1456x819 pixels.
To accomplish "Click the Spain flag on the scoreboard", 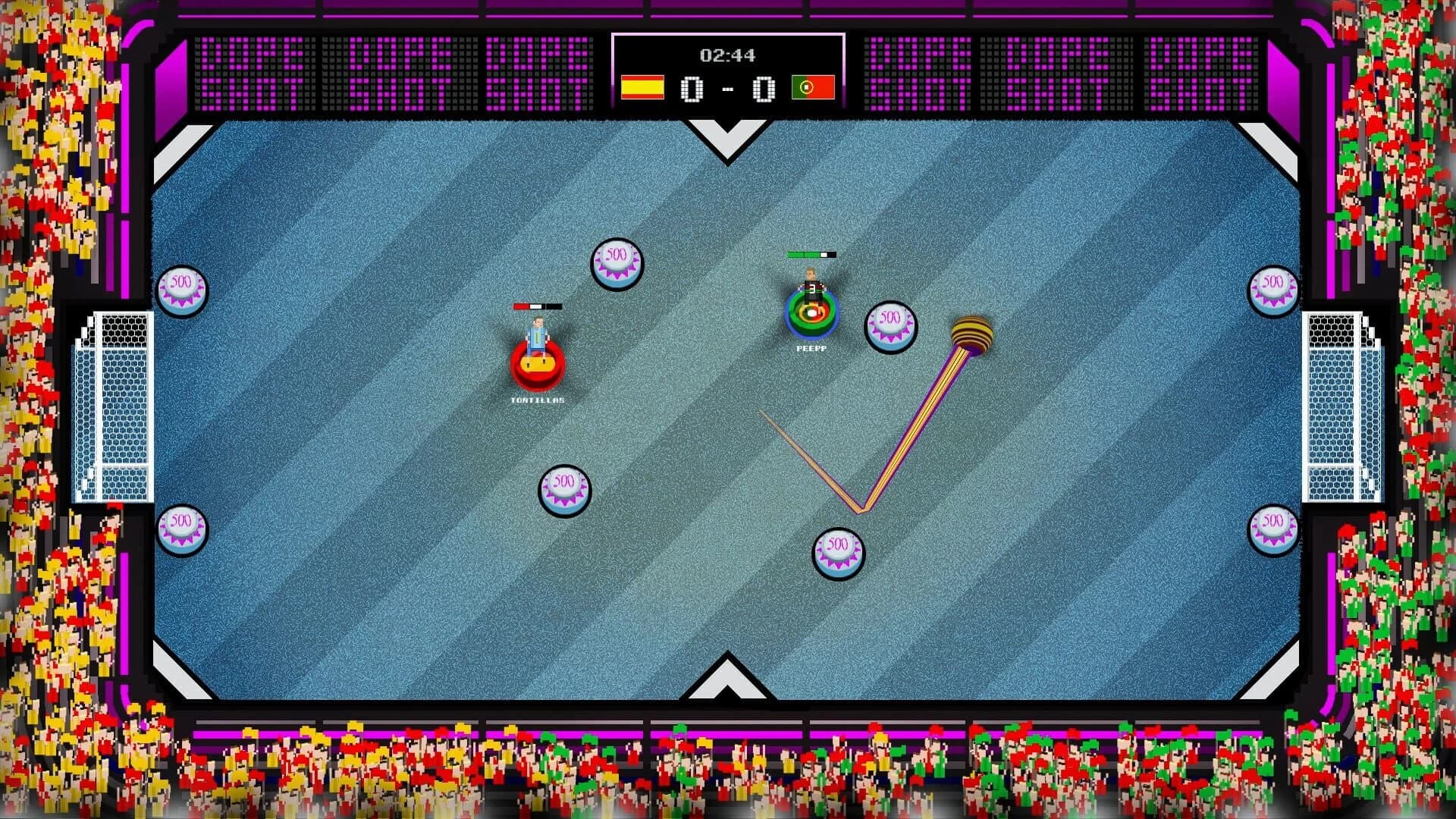I will 642,86.
